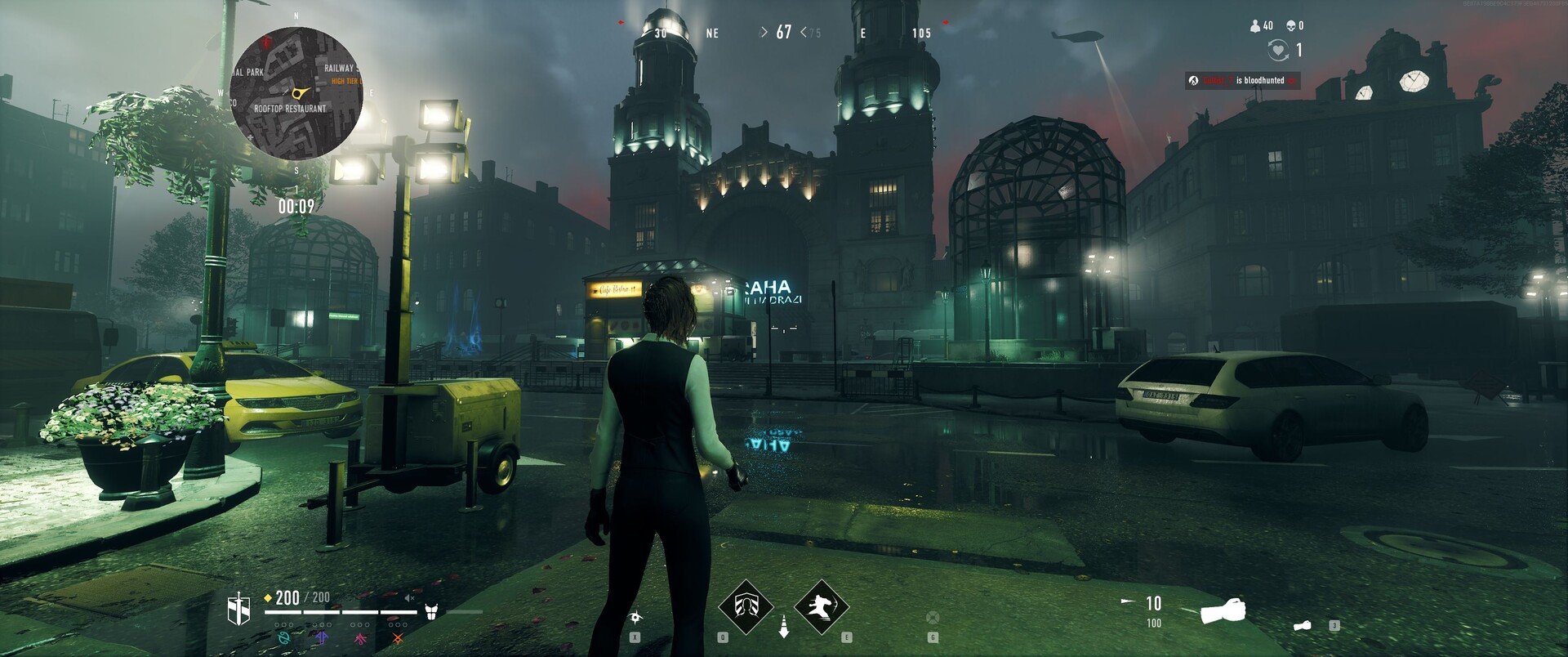This screenshot has width=1568, height=657.
Task: Select the body armor vest icon
Action: 431,611
